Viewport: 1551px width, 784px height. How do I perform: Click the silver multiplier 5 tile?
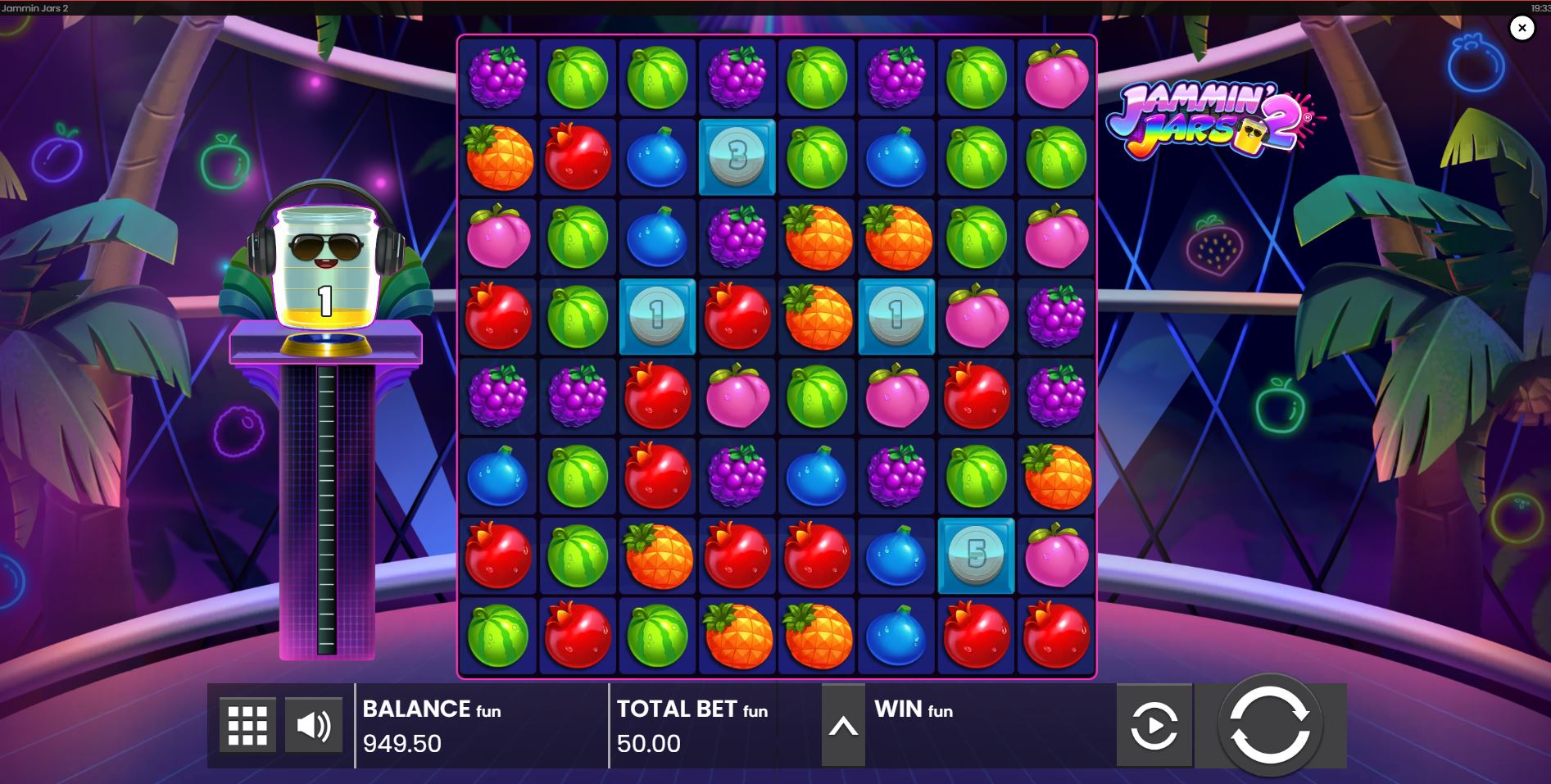[976, 555]
